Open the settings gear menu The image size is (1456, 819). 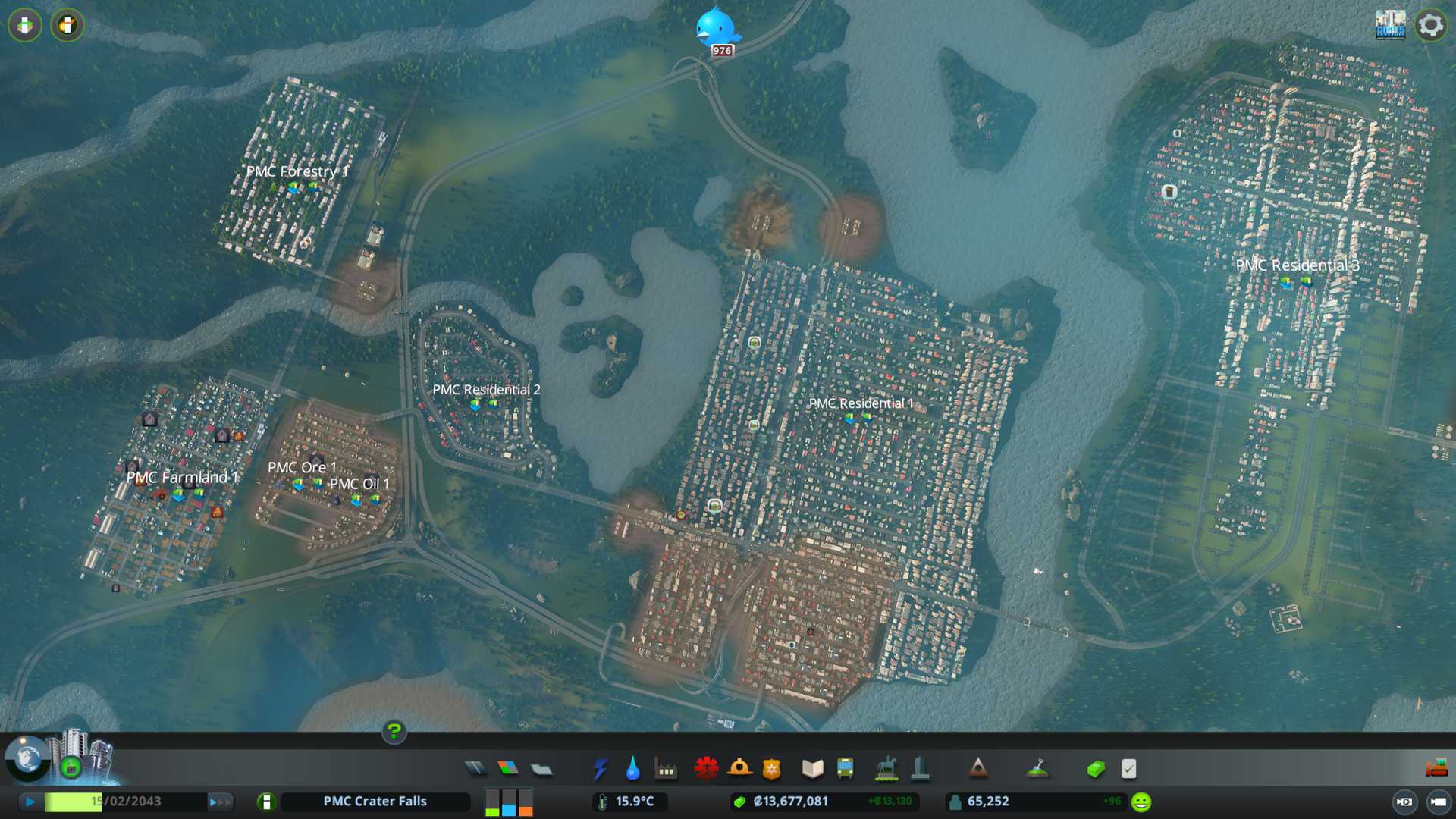[1430, 25]
